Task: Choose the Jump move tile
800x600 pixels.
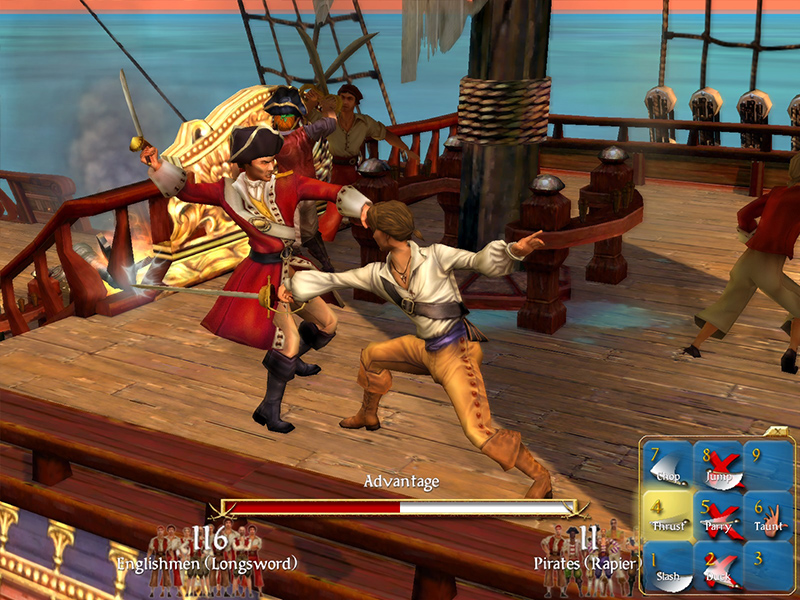Action: point(718,466)
